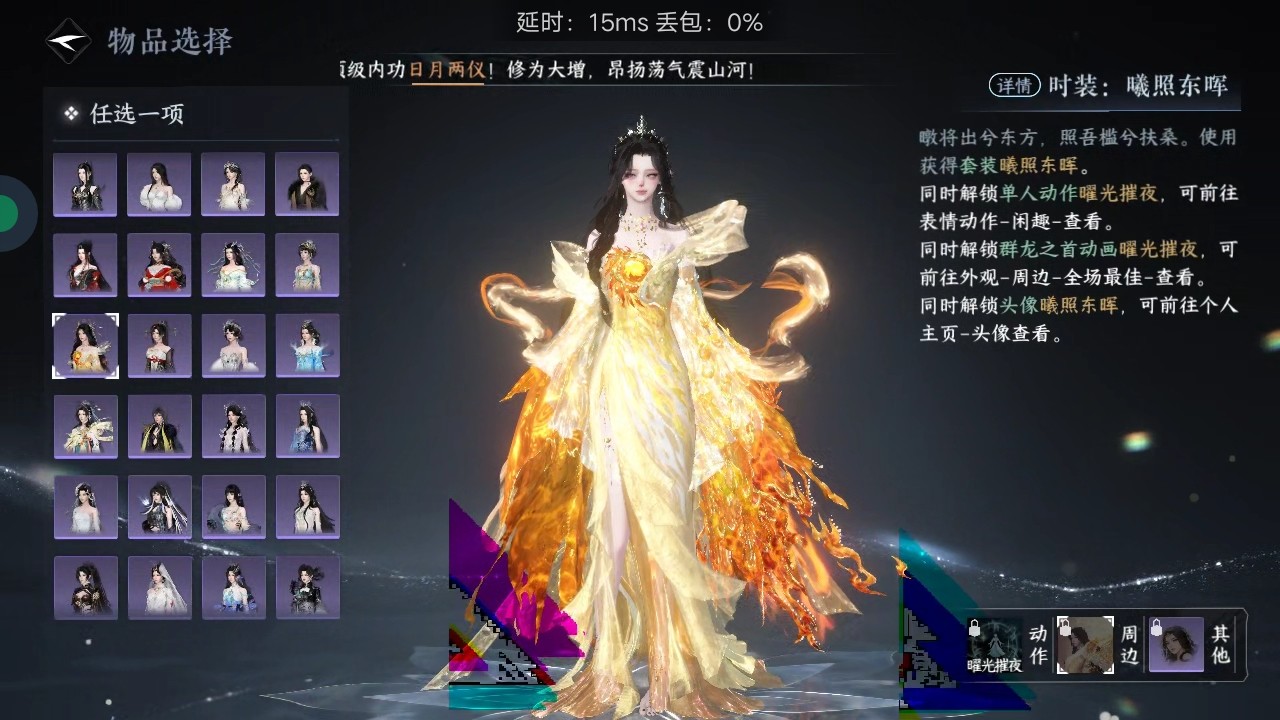View the 其他 avatar portrait icon

pyautogui.click(x=1176, y=644)
